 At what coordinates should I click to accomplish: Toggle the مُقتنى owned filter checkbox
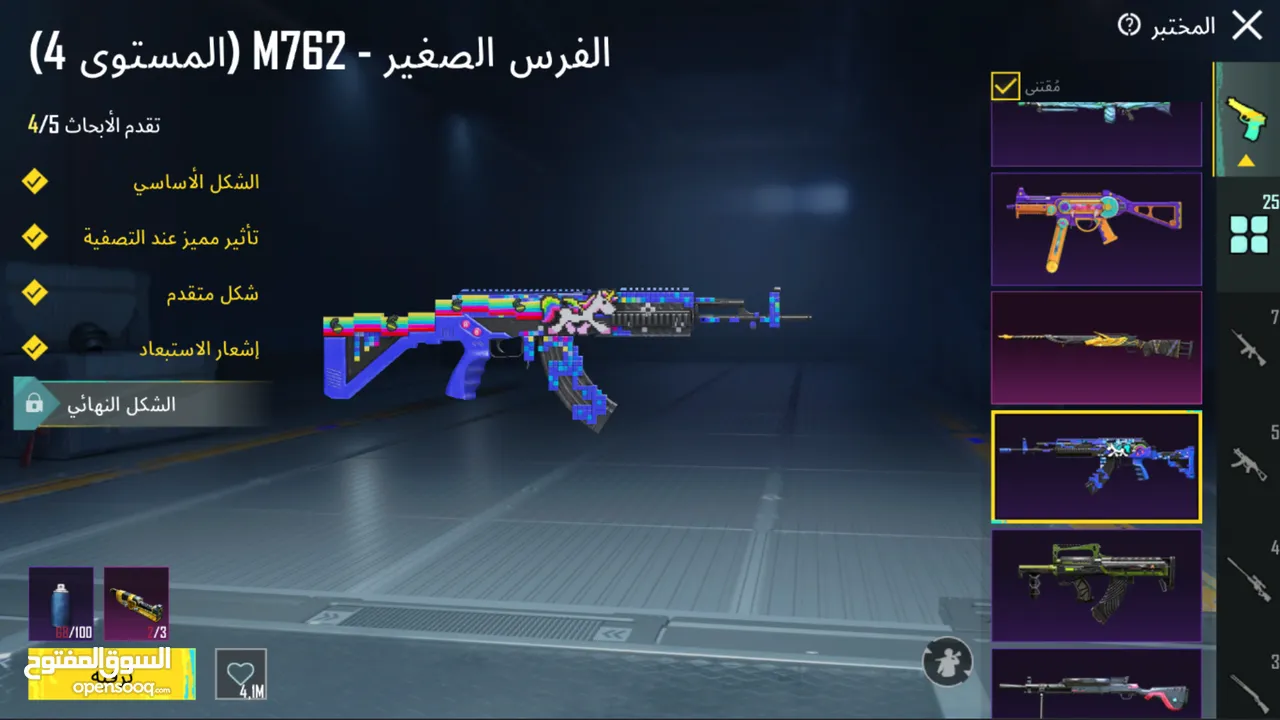coord(1004,86)
